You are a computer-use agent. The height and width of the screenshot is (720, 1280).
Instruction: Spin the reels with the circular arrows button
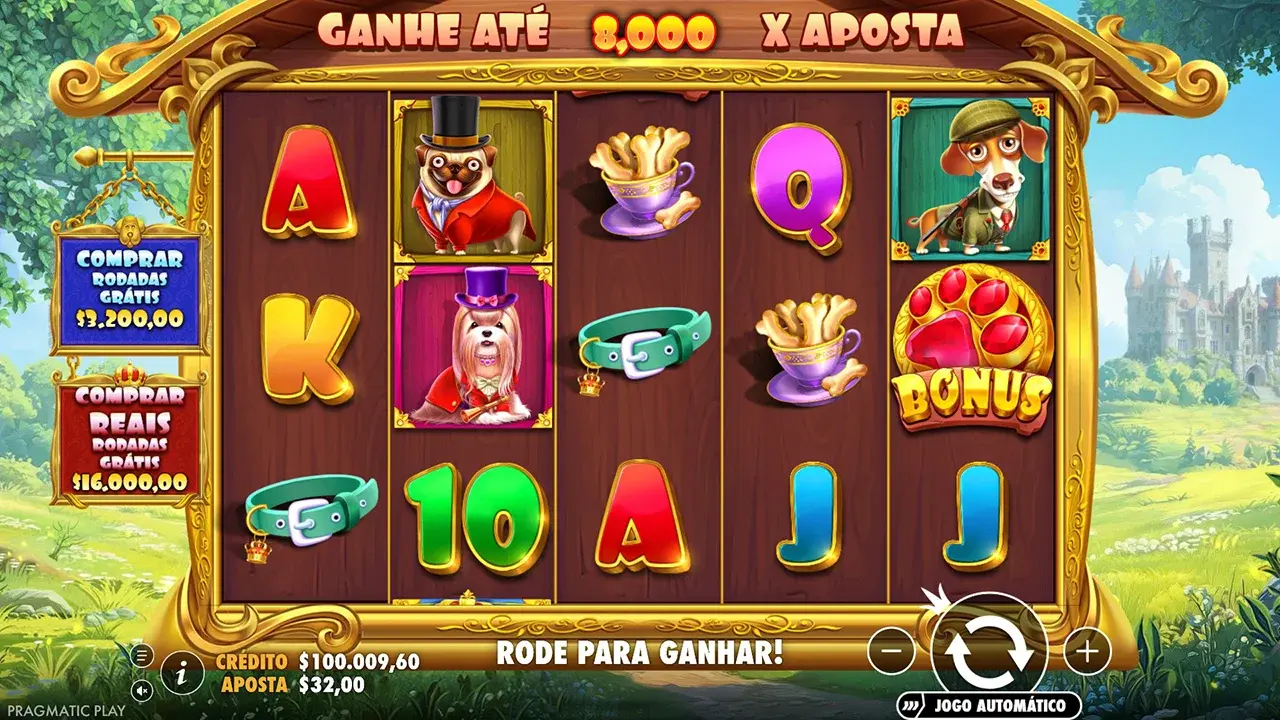pos(989,651)
